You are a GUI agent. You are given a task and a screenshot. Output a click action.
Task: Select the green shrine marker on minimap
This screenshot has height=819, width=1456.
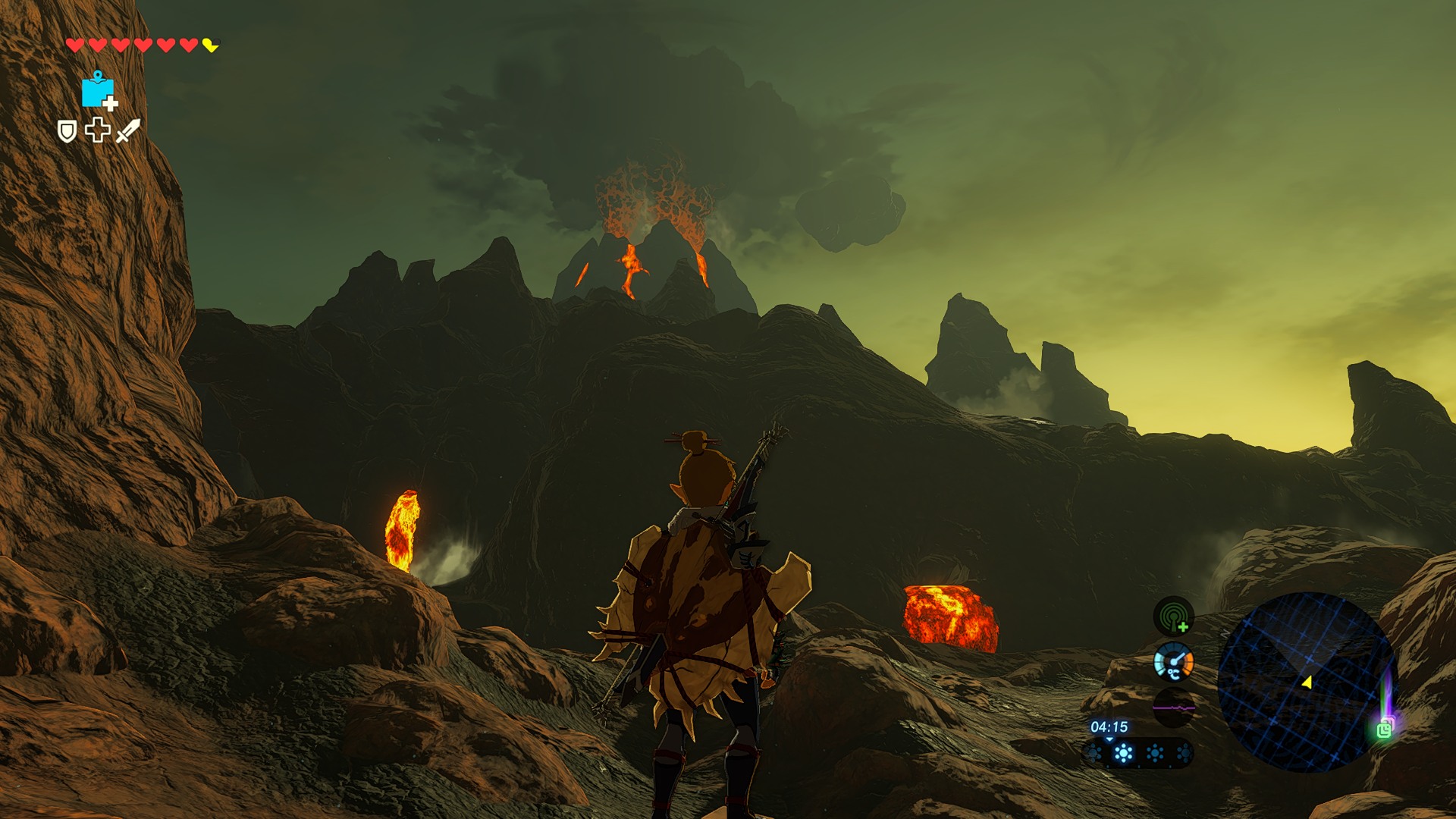[x=1384, y=730]
